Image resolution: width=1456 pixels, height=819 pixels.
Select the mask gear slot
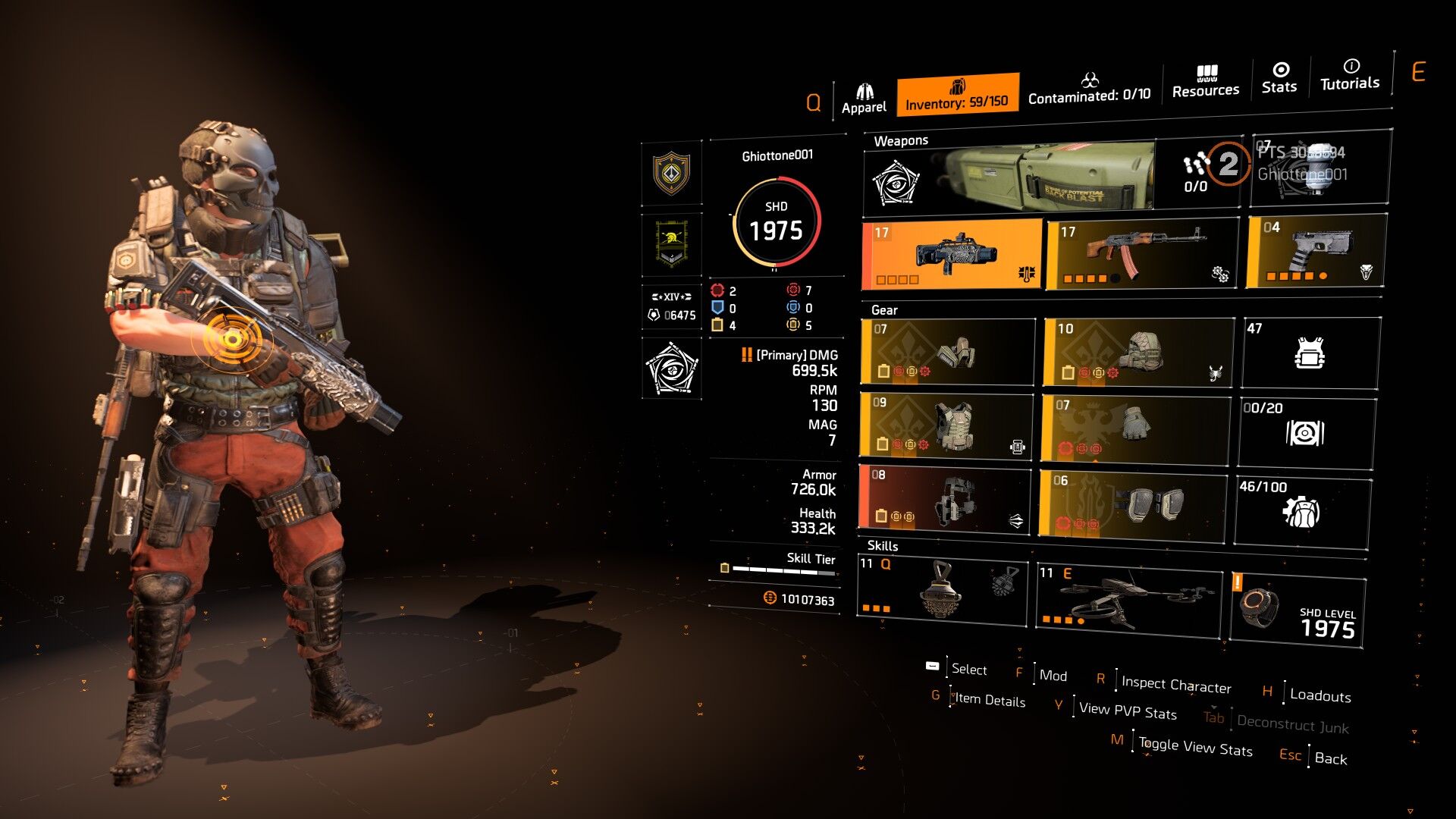click(x=948, y=353)
